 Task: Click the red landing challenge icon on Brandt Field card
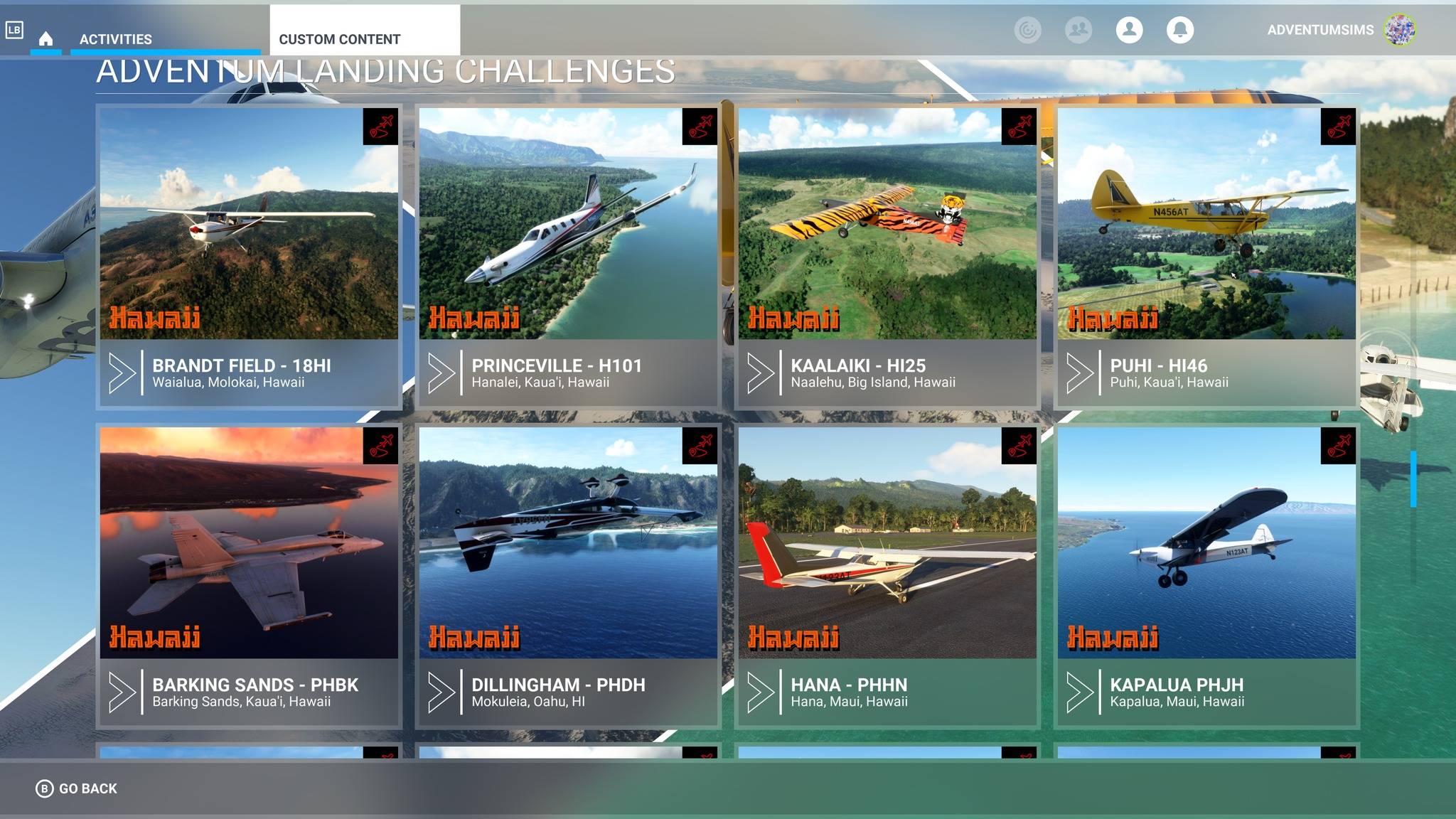click(379, 126)
